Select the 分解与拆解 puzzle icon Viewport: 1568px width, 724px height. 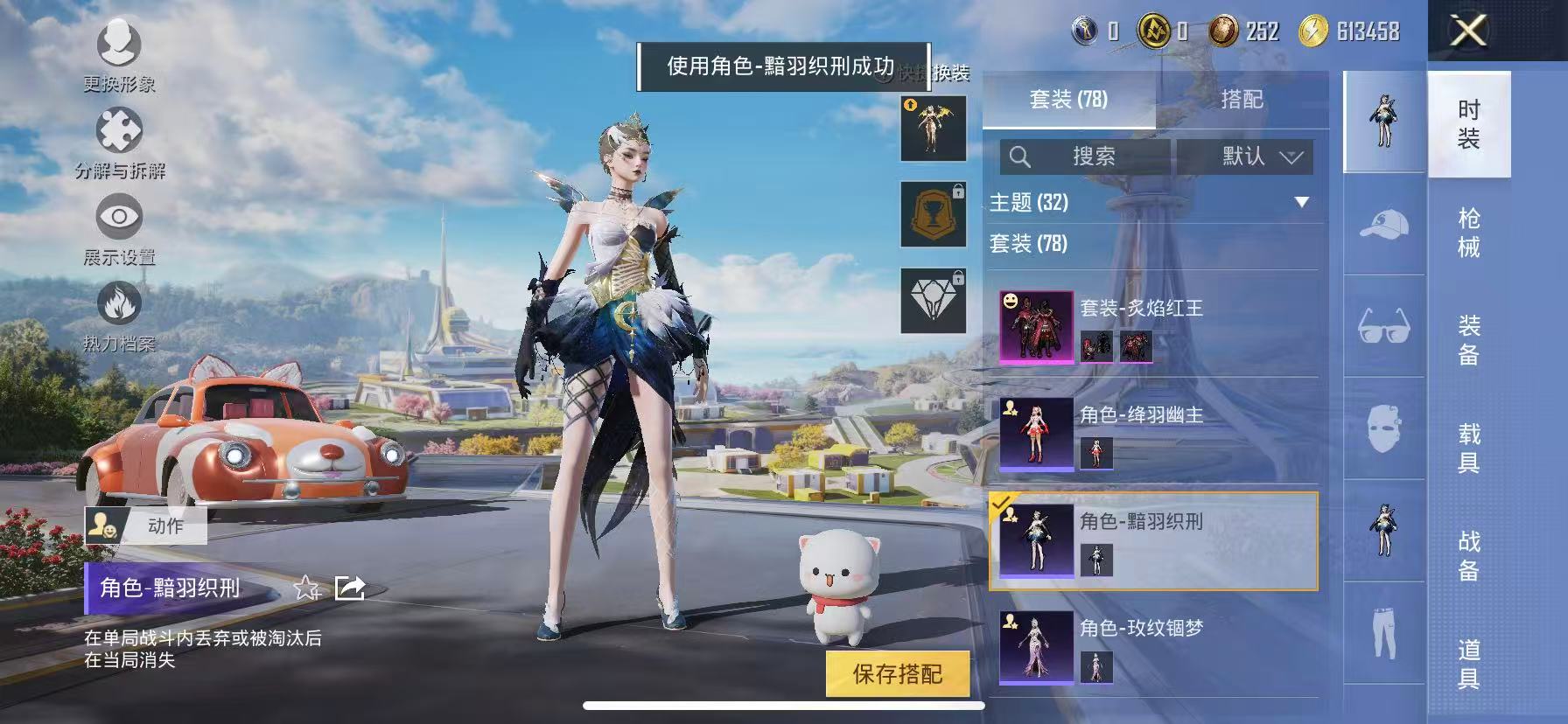121,129
